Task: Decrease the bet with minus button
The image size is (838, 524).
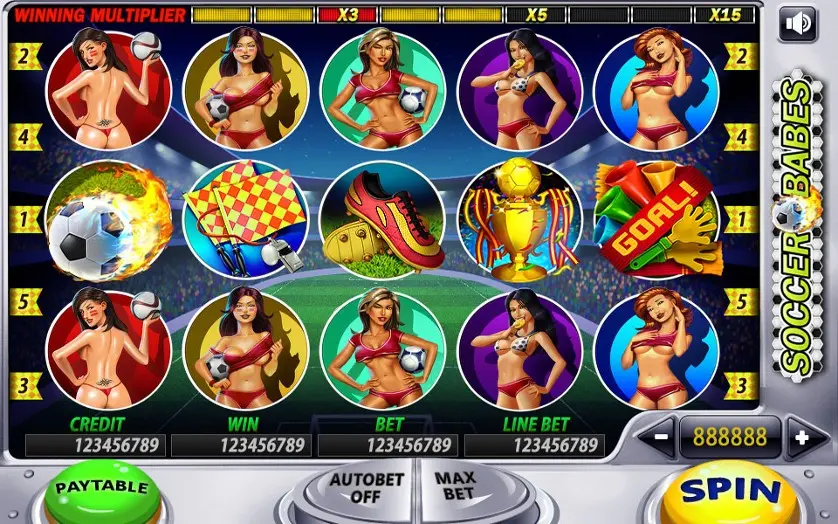Action: (660, 437)
